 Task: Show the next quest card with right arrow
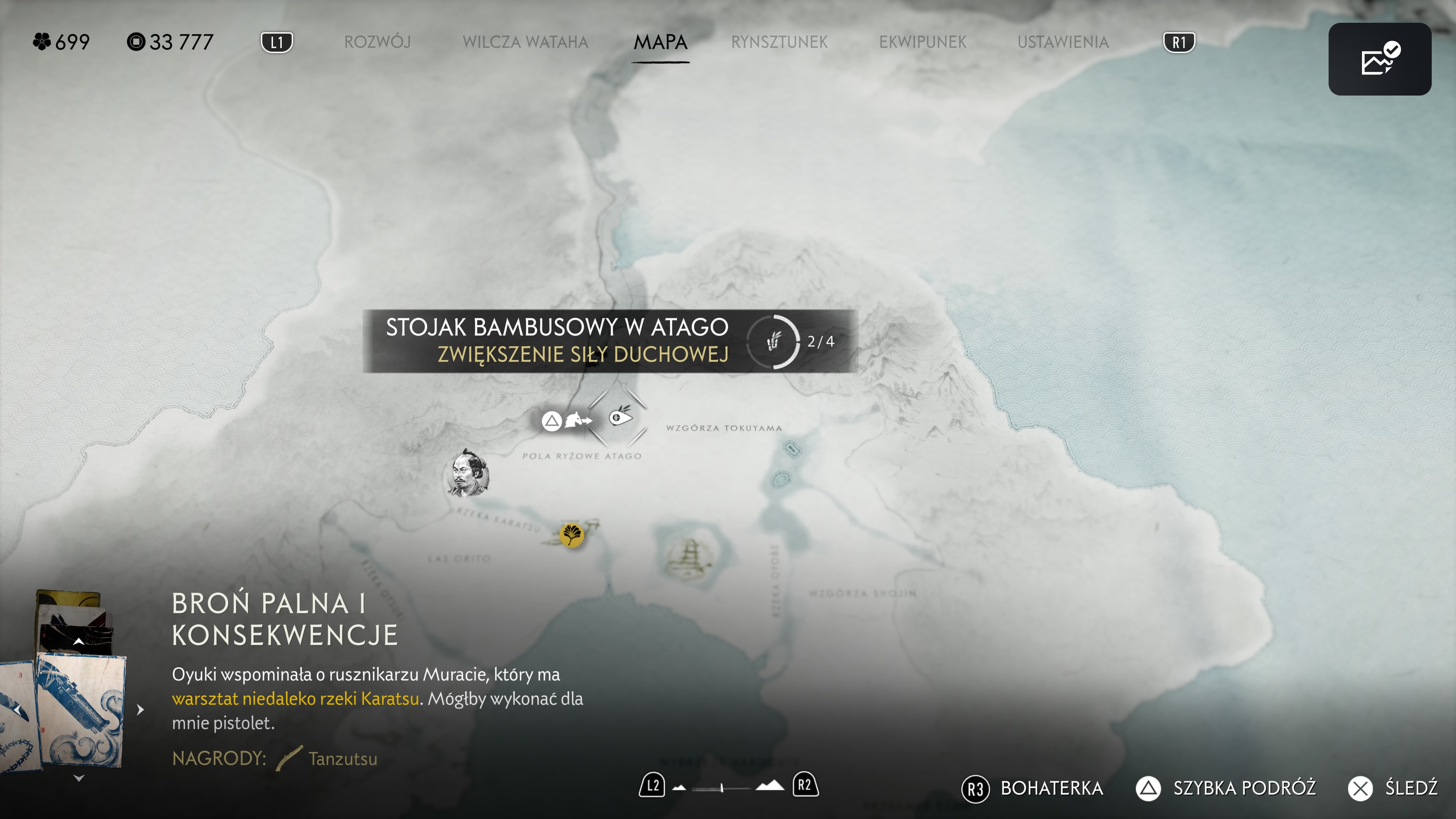[141, 709]
